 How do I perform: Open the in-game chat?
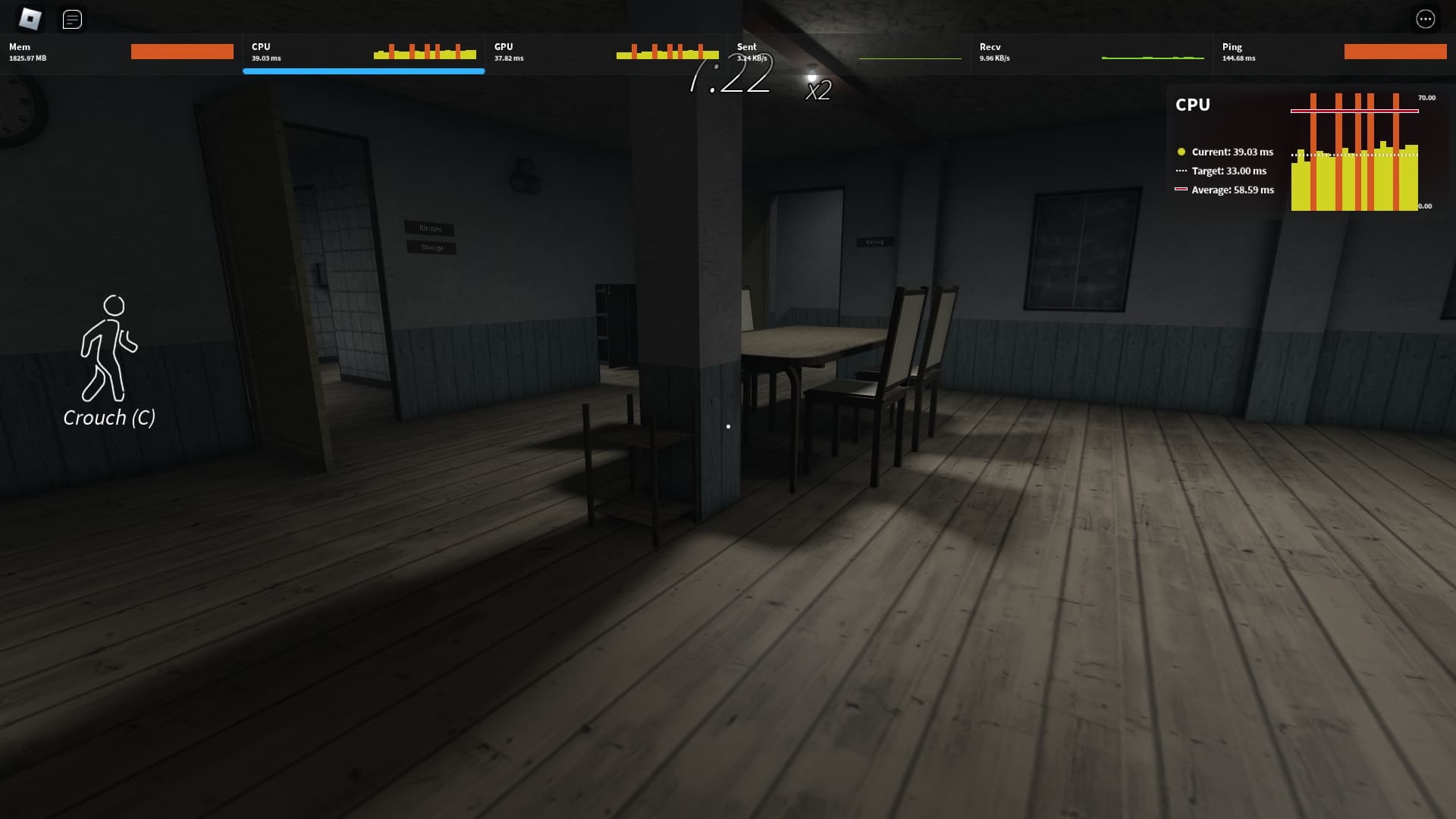pyautogui.click(x=73, y=19)
